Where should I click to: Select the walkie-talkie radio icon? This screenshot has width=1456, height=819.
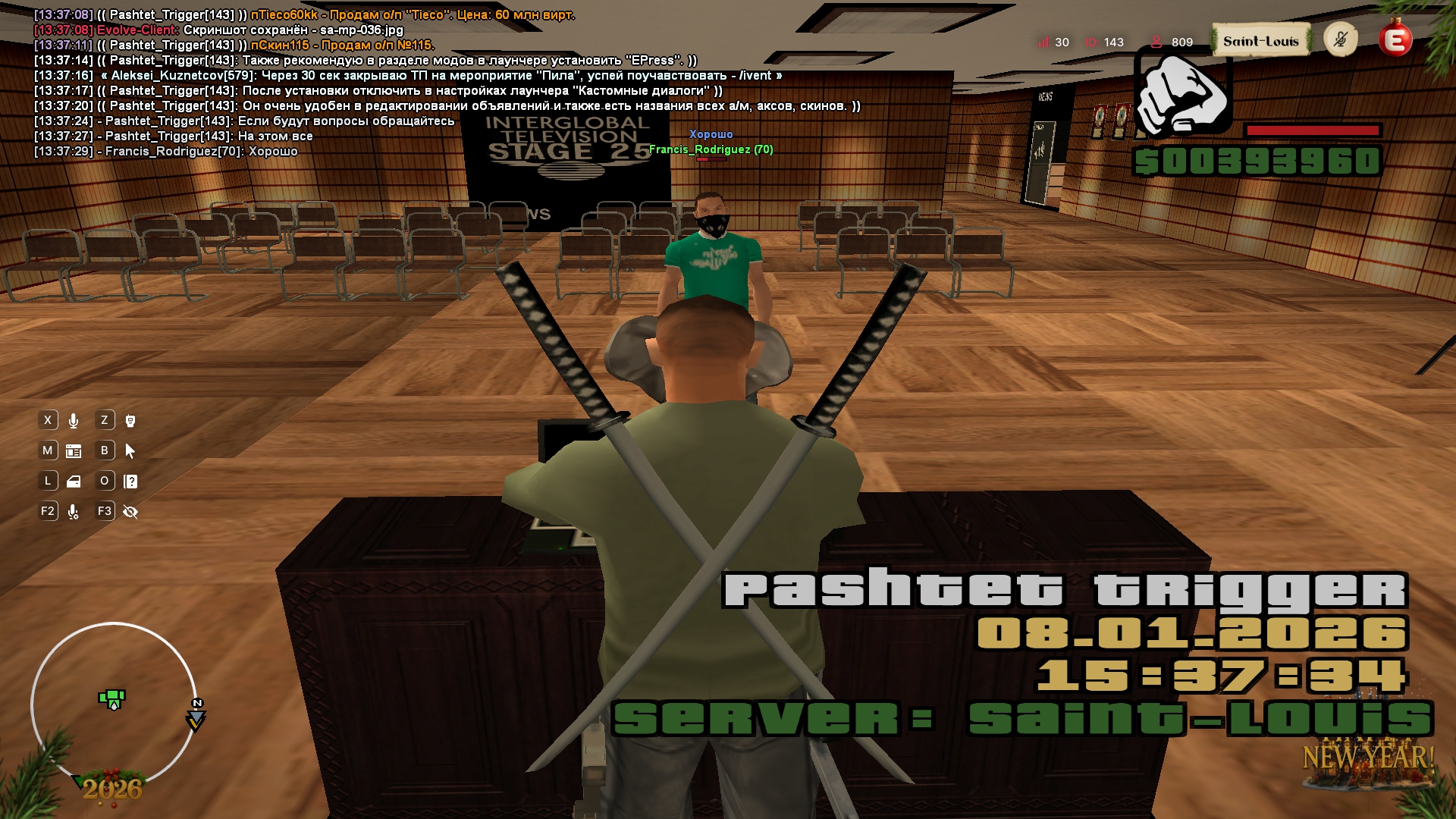130,421
